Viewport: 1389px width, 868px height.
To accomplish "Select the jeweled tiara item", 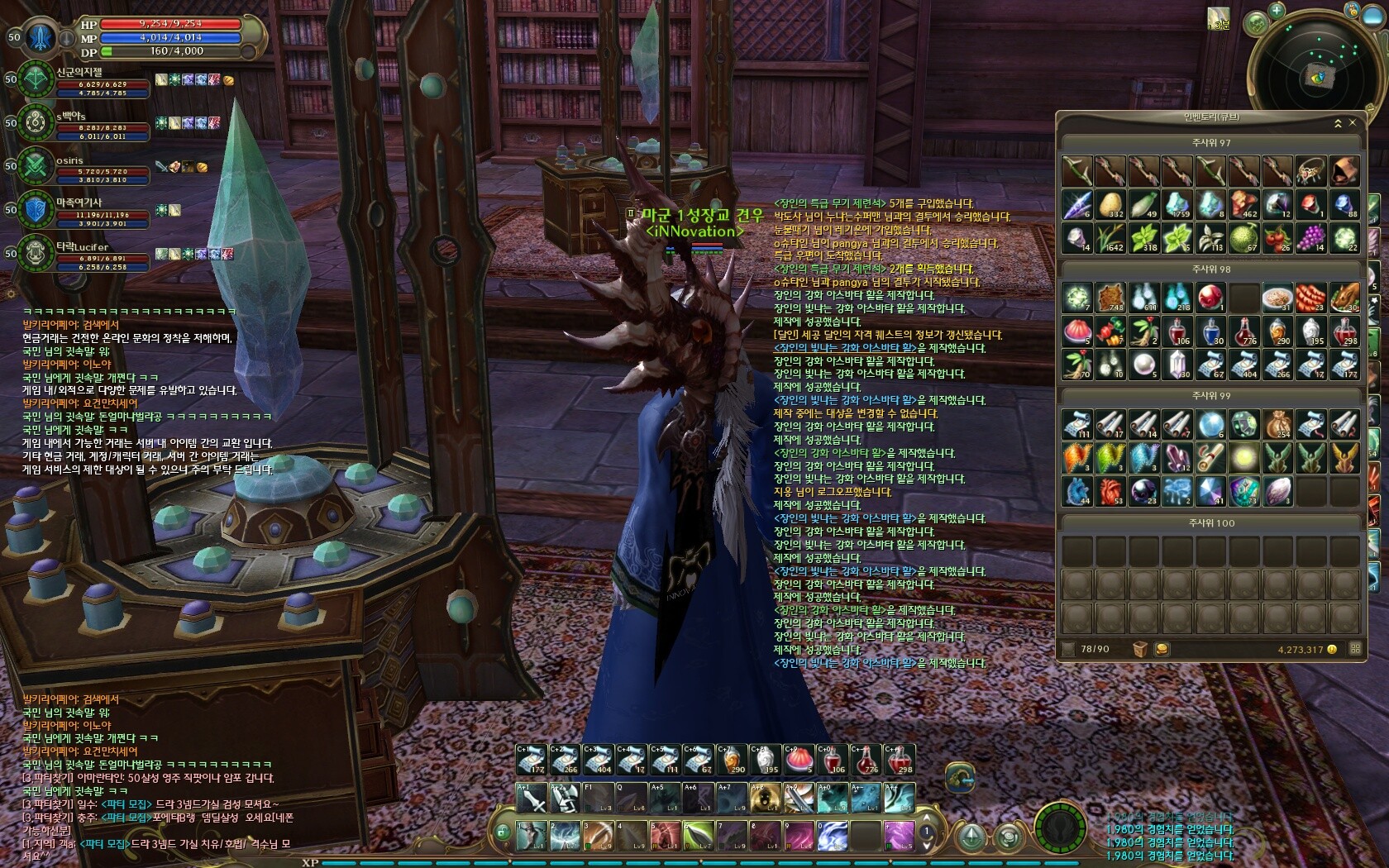I will pyautogui.click(x=1310, y=171).
